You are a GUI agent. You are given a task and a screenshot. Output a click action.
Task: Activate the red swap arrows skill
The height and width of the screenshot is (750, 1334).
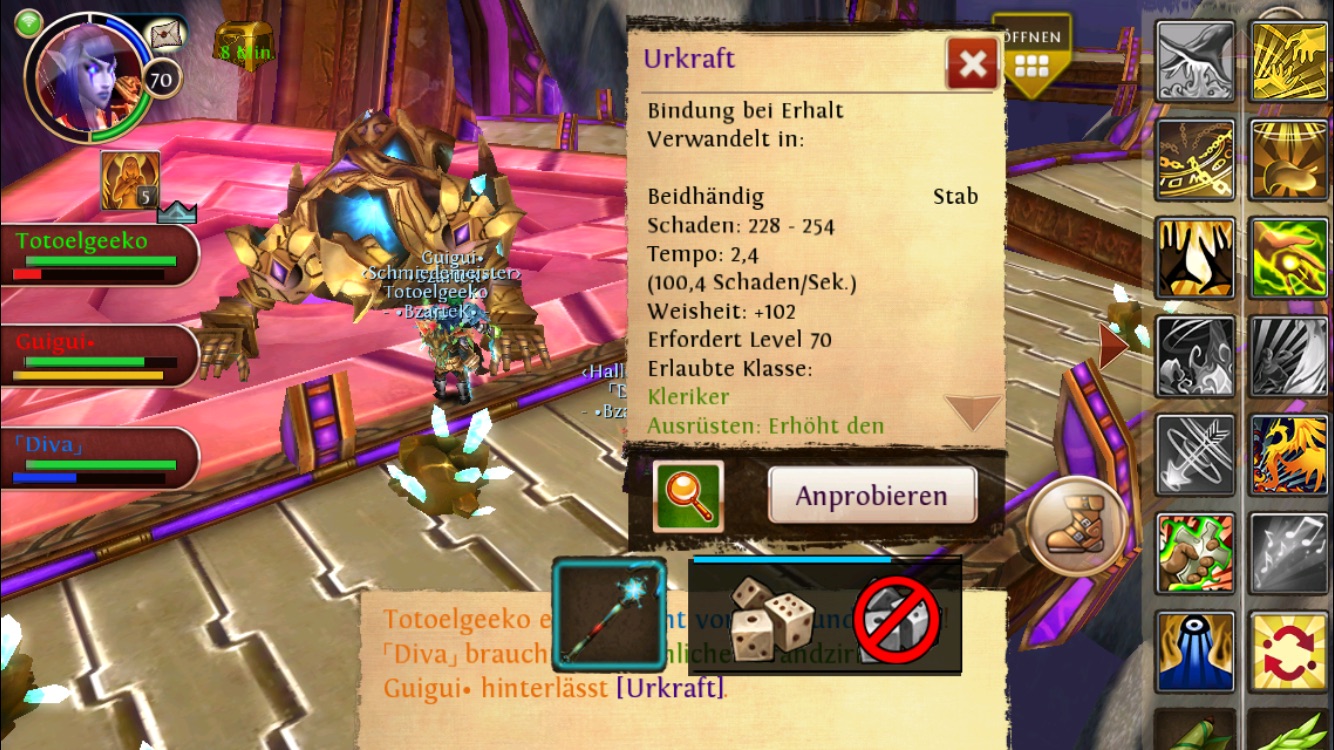[1288, 652]
